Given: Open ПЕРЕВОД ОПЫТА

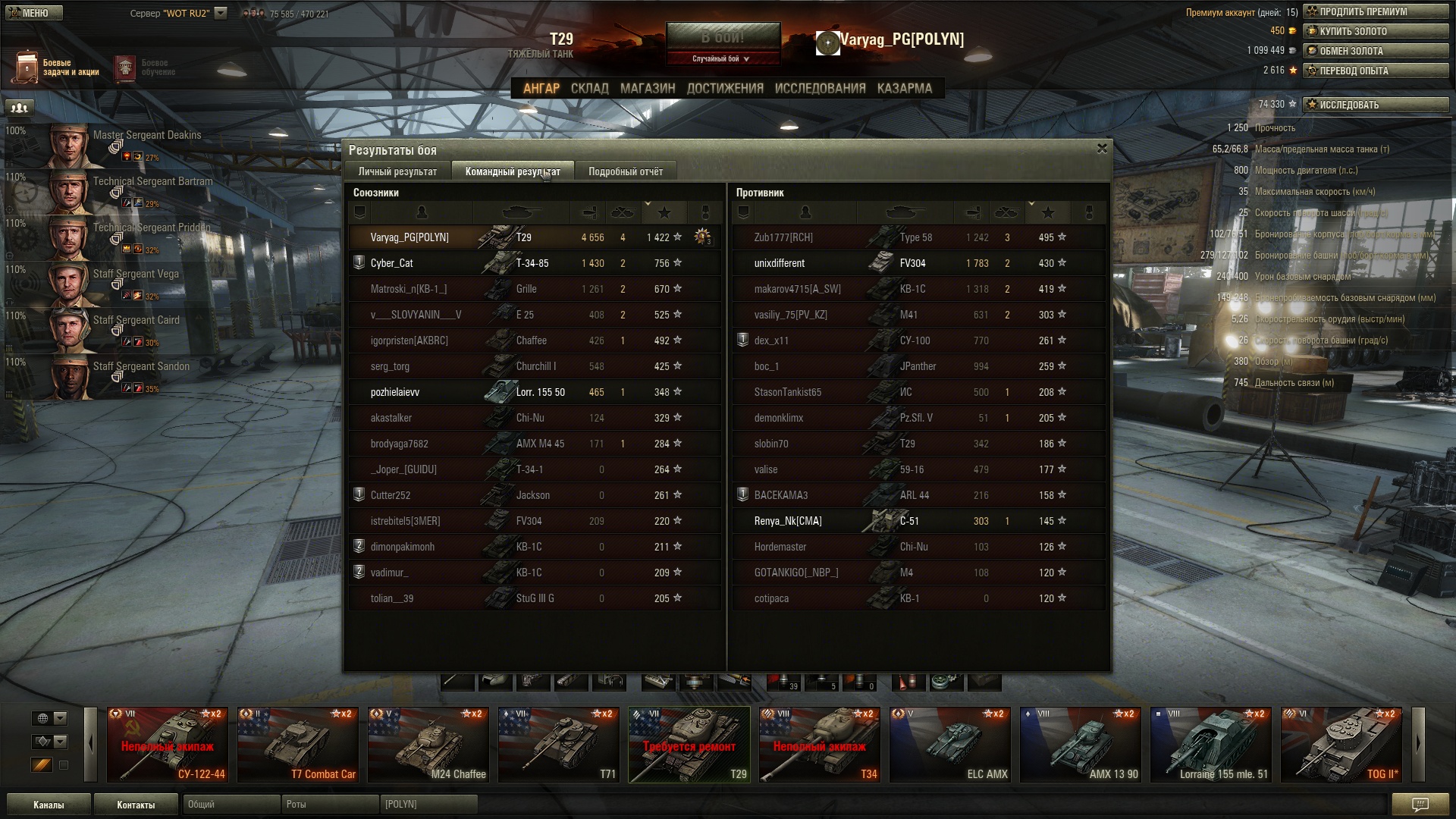Looking at the screenshot, I should 1376,71.
